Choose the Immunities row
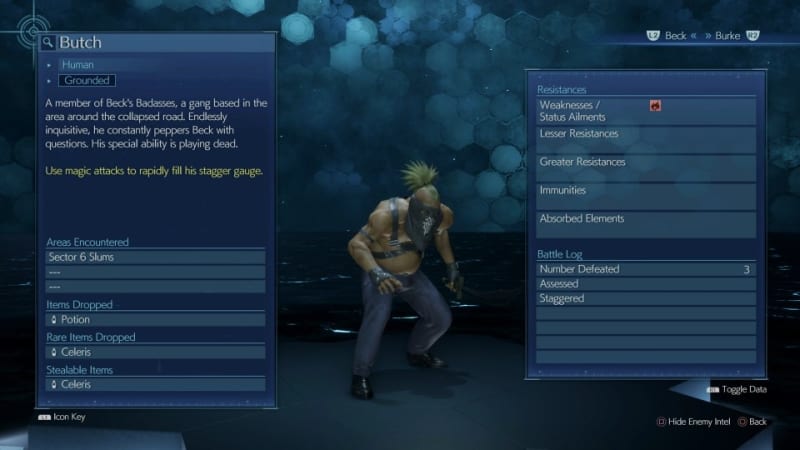 coord(645,195)
